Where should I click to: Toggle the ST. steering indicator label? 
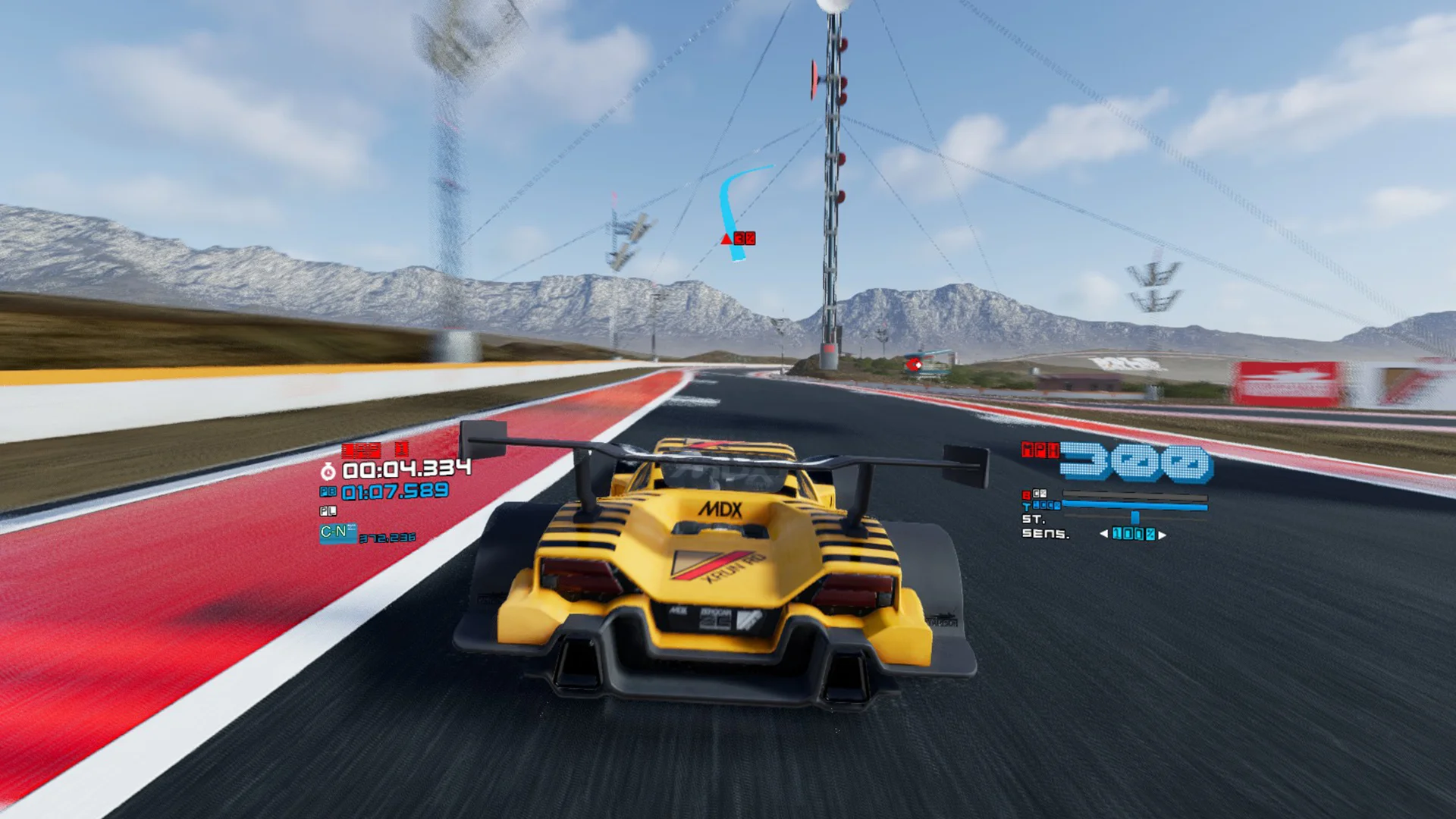1034,519
